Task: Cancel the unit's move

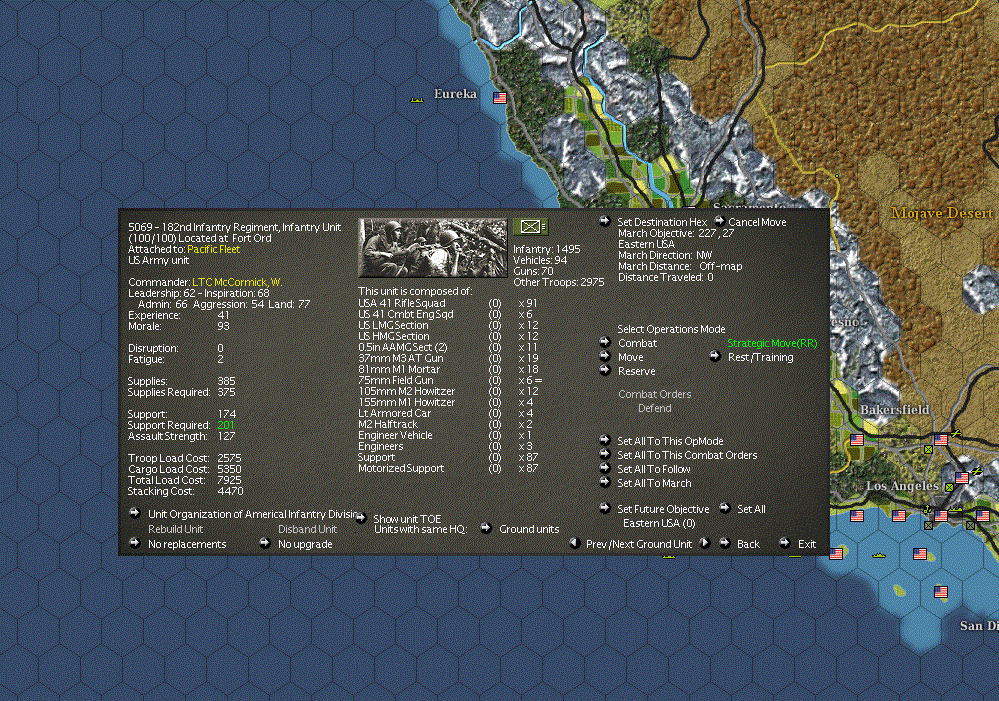Action: tap(756, 222)
